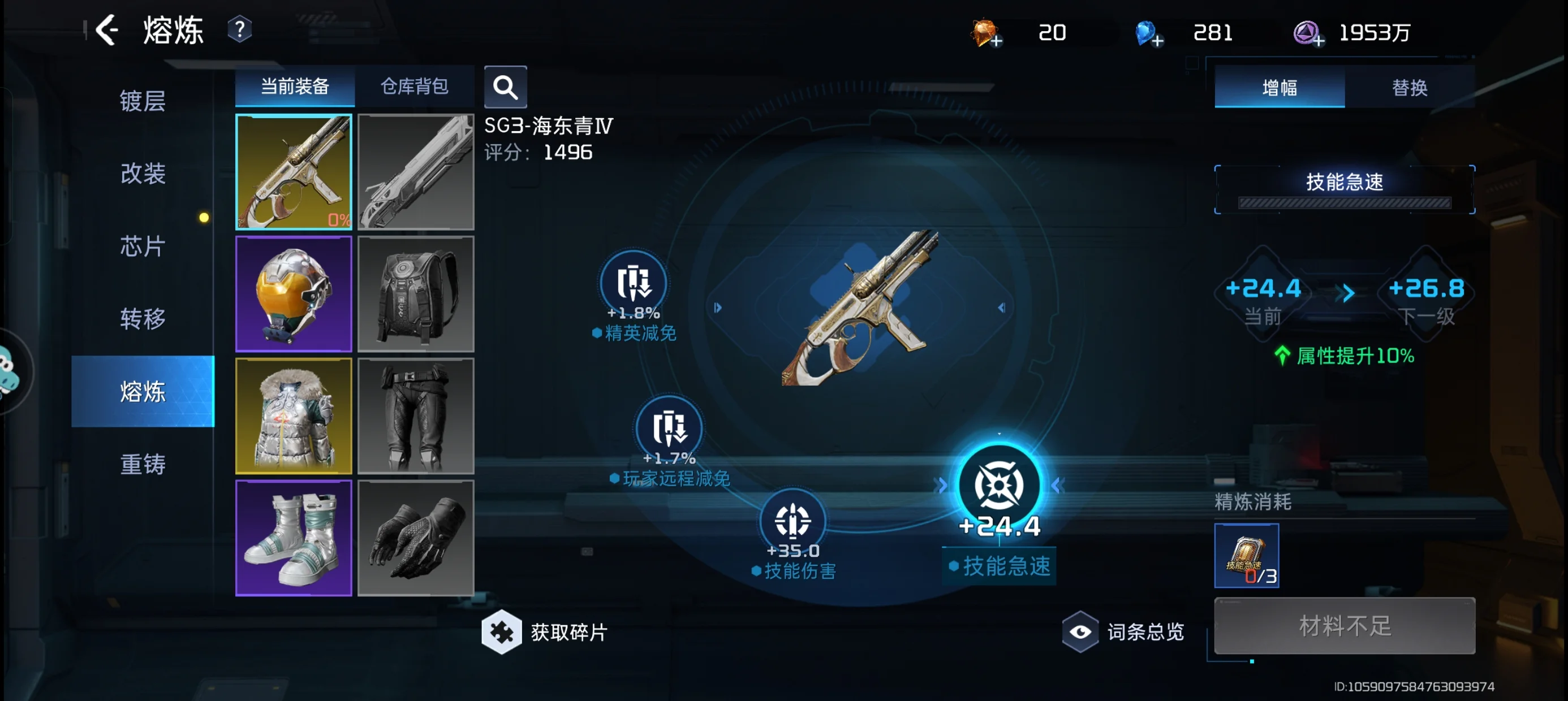Select the orange helmet equipment slot
1568x701 pixels.
(x=294, y=294)
